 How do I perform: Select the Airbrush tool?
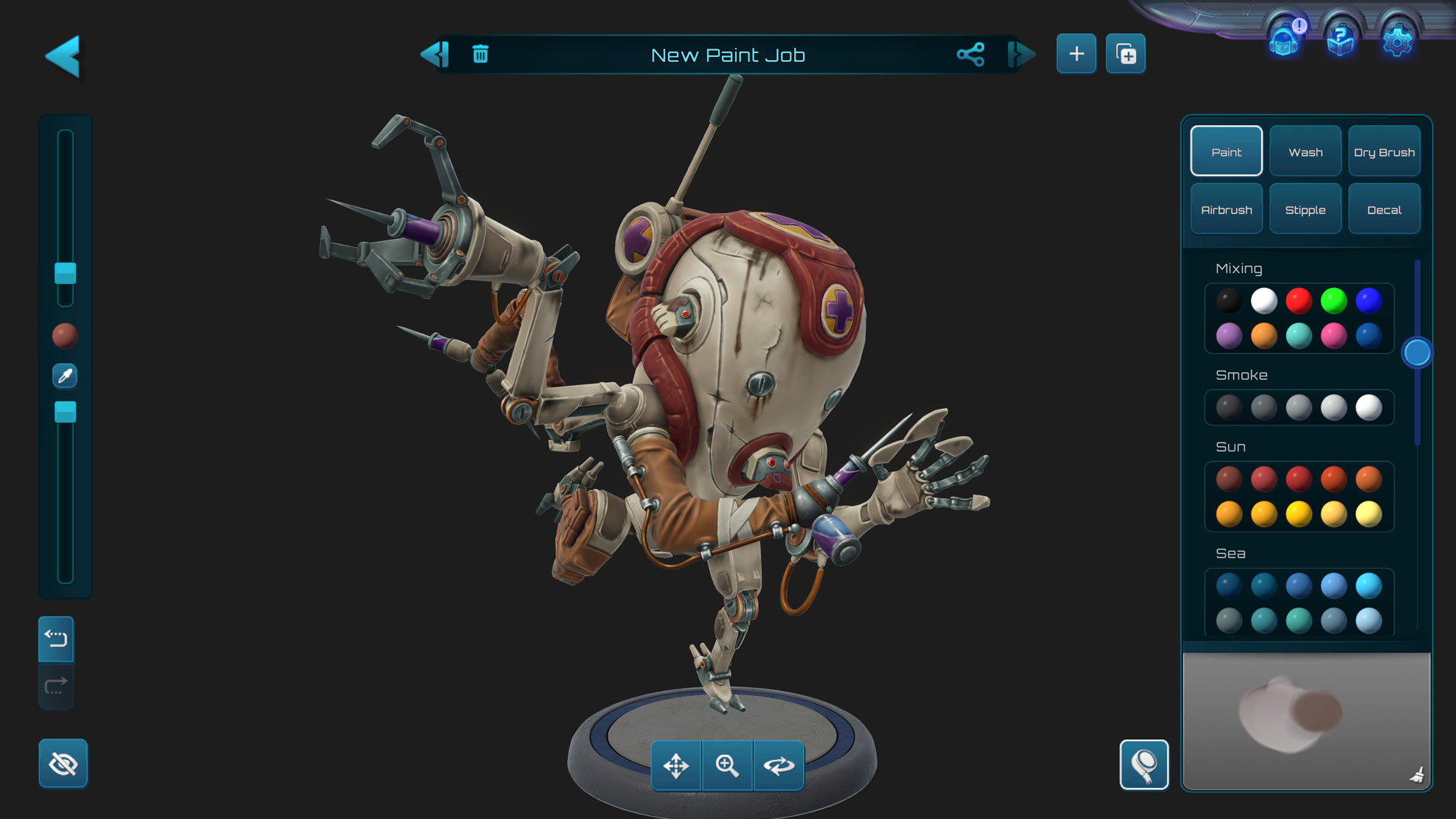(x=1226, y=209)
